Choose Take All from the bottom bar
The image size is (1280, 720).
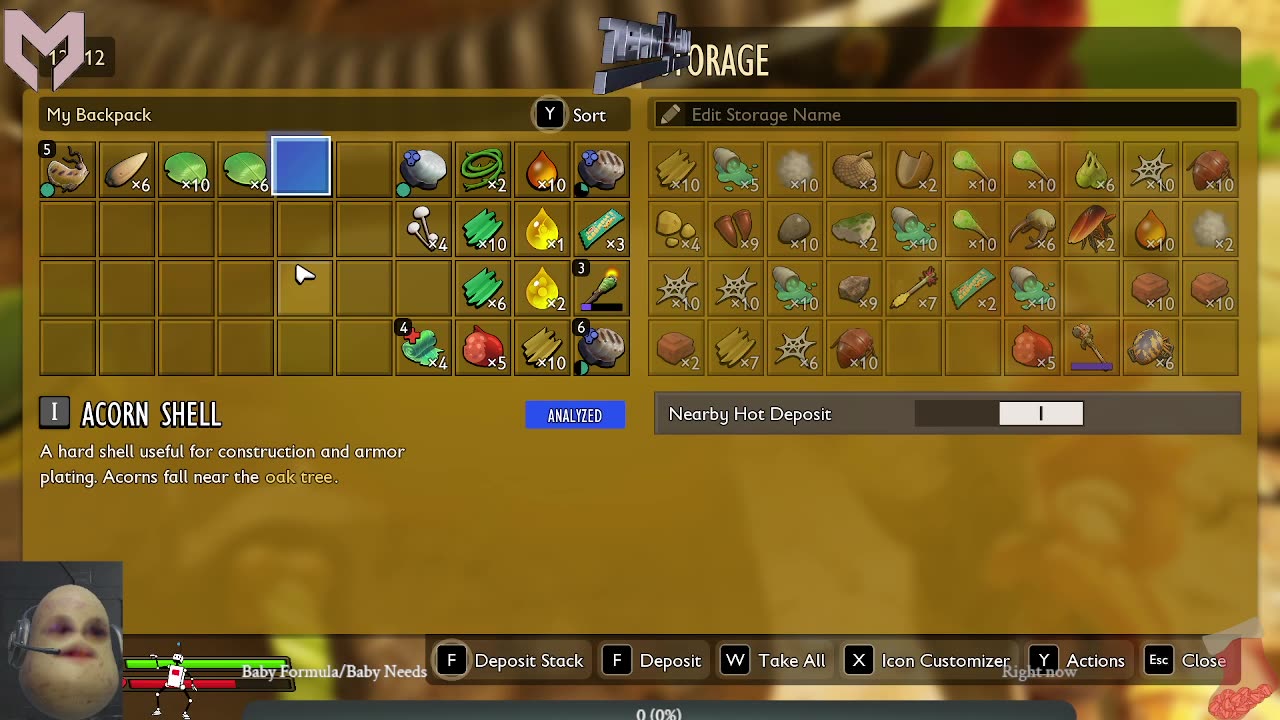775,661
